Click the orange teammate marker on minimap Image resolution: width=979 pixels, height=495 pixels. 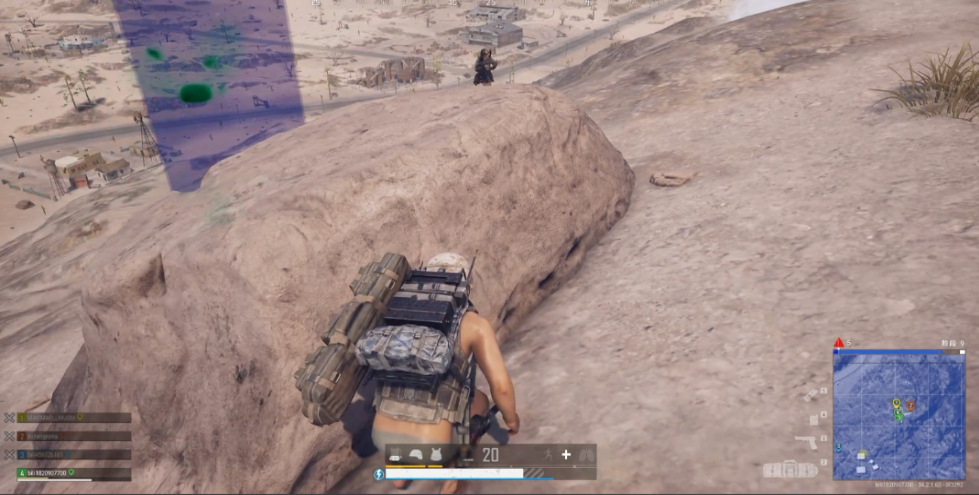point(910,405)
